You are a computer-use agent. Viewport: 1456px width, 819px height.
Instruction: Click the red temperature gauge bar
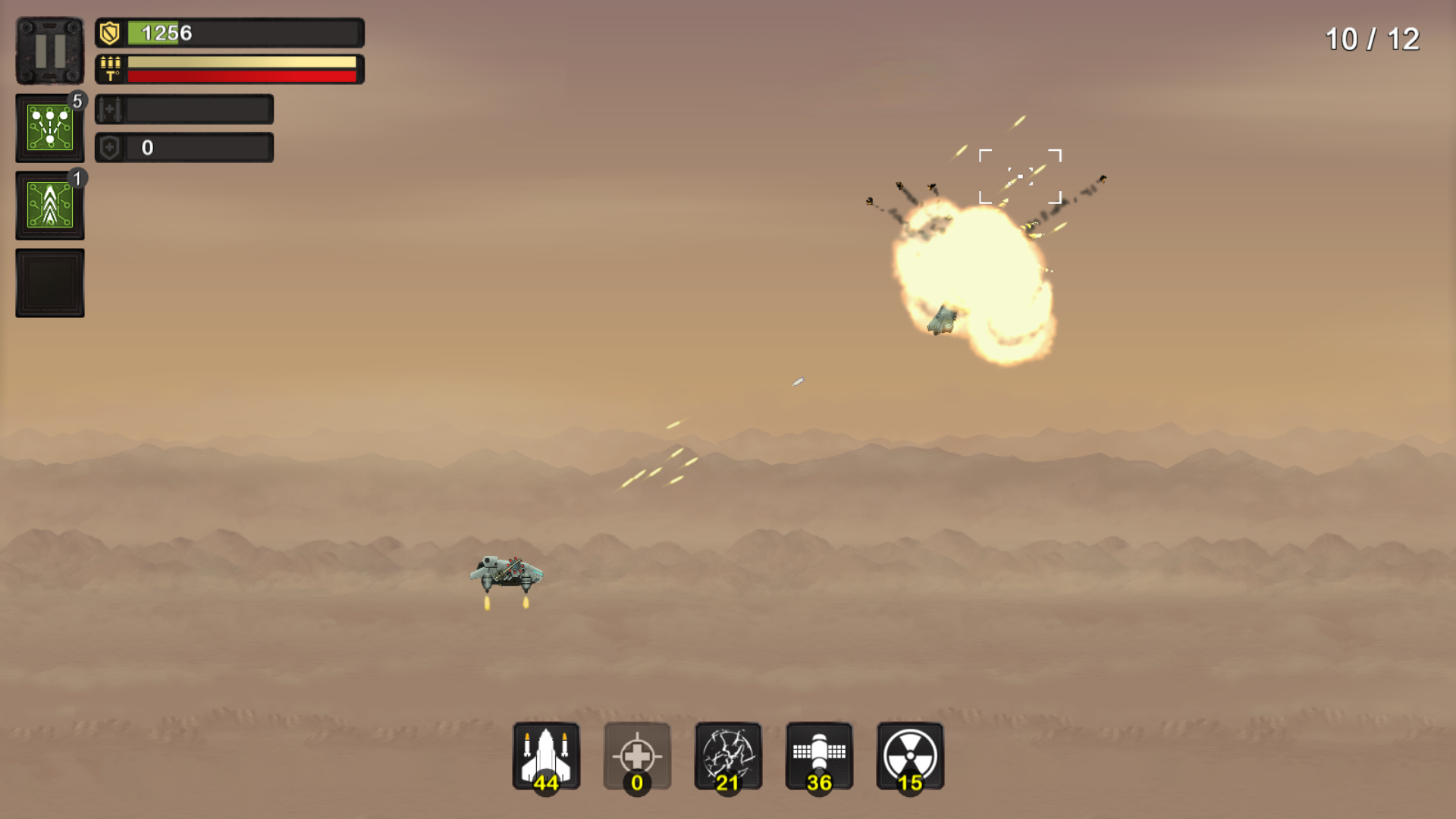pyautogui.click(x=241, y=77)
